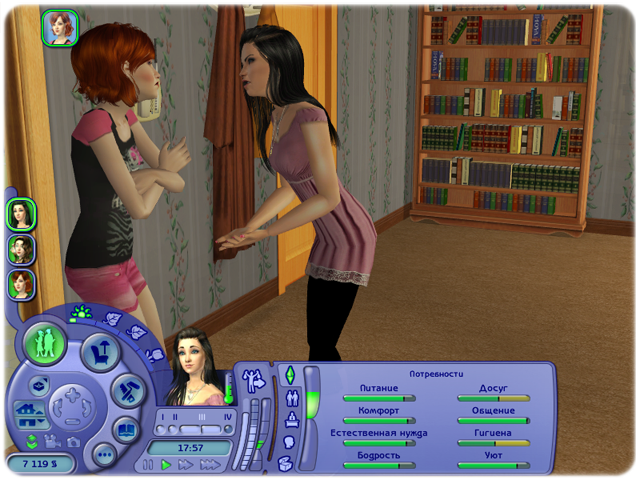Open the storybook album mode
This screenshot has width=640, height=480.
(x=126, y=430)
